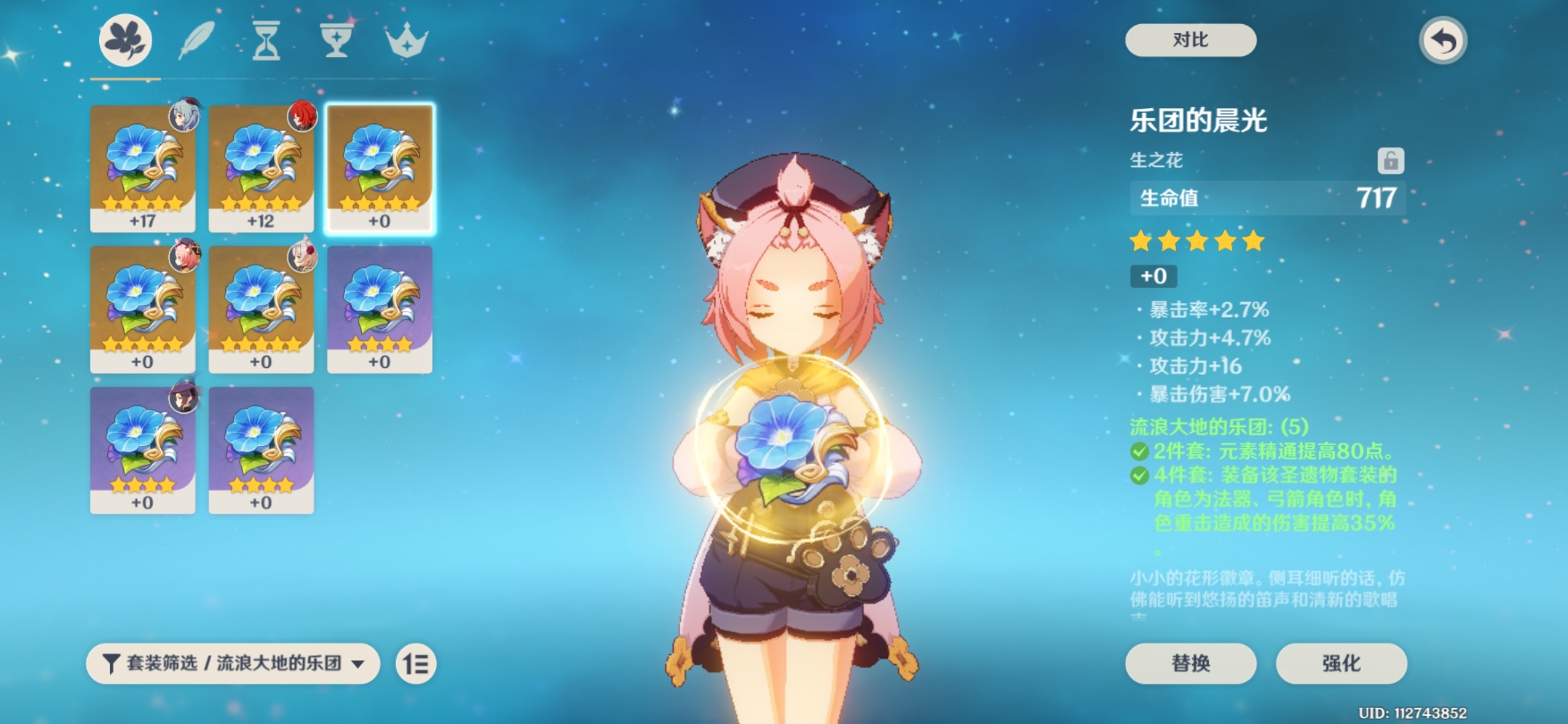Select the Goblet of Eonothem tab
This screenshot has width=1568, height=724.
click(335, 40)
